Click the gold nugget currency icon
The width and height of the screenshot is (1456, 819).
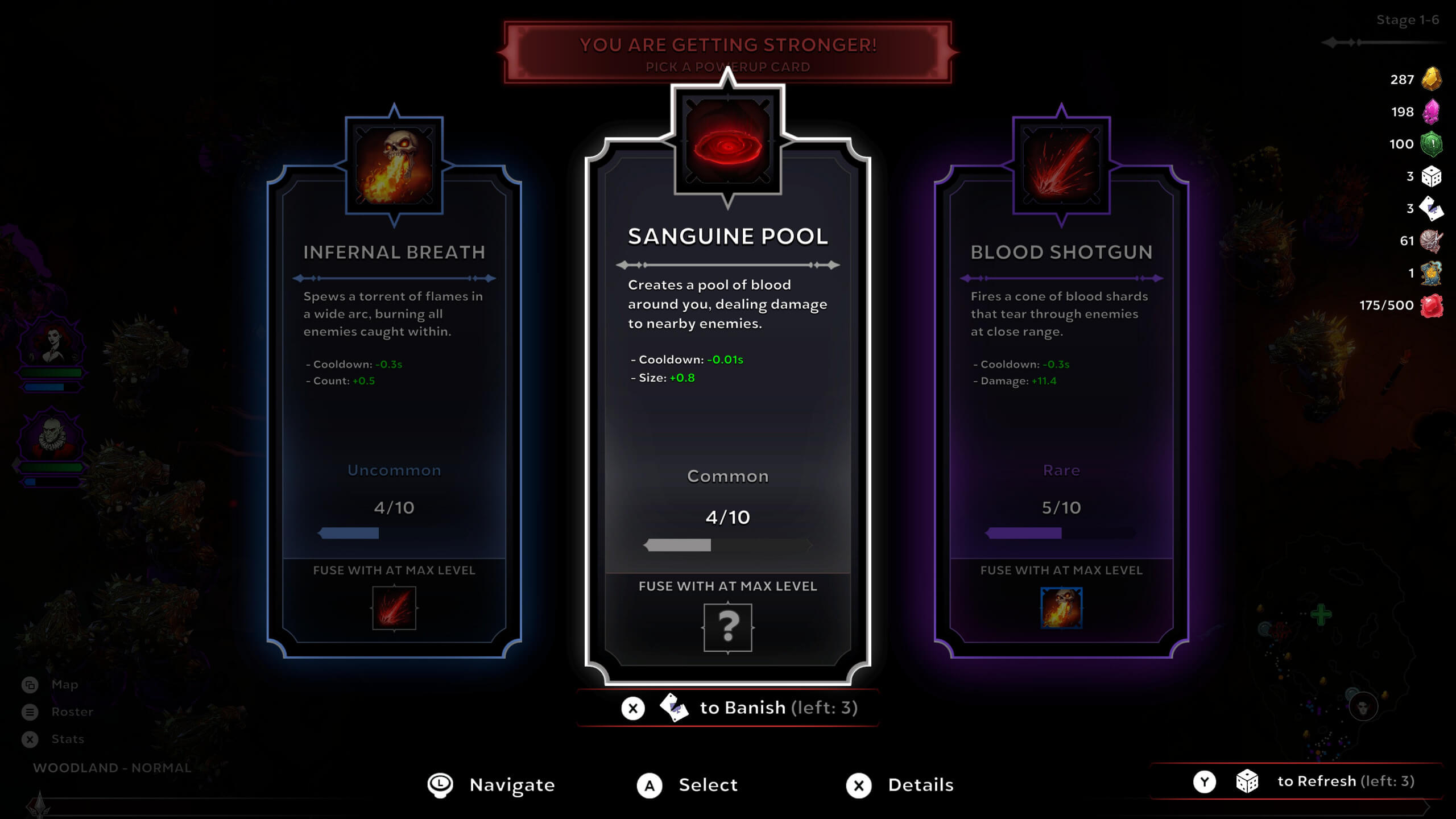1431,80
